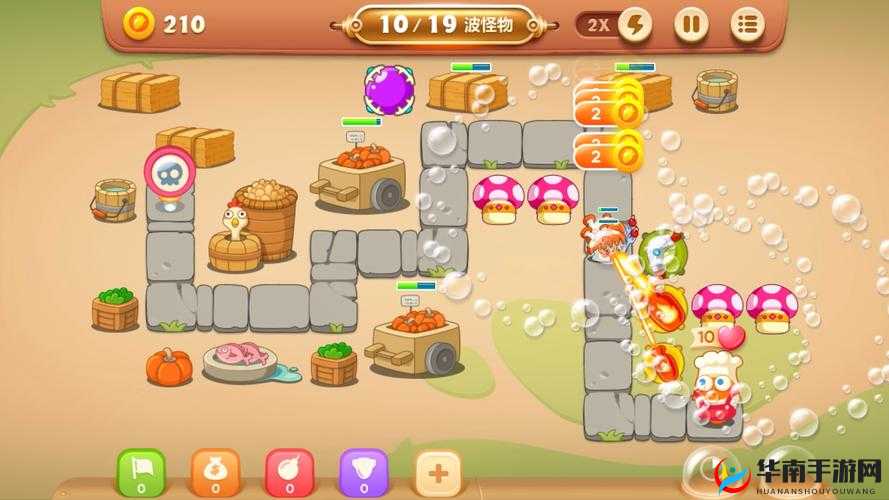Activate the red bomb item
This screenshot has height=500, width=889.
[289, 472]
